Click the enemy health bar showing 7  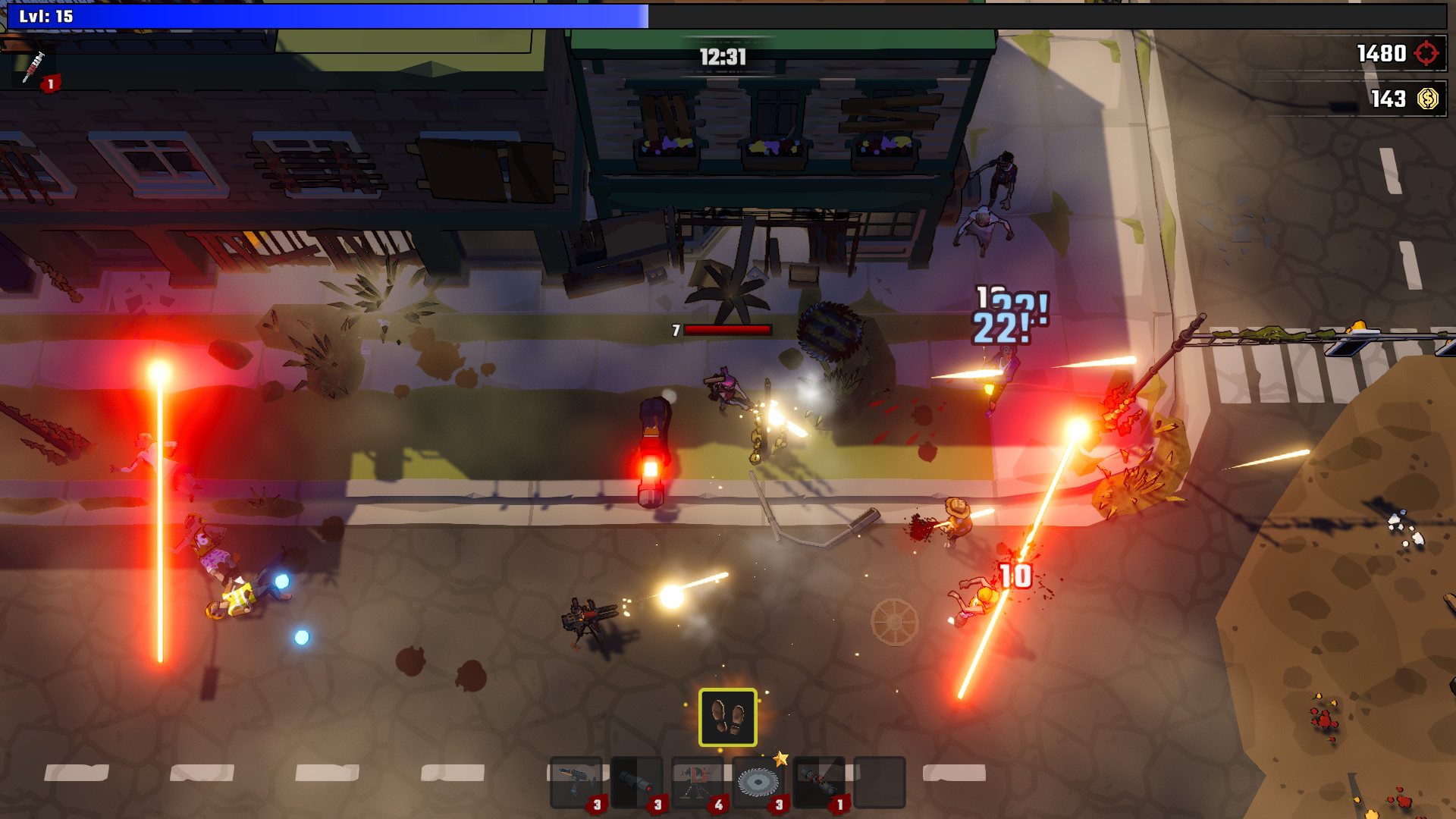click(x=720, y=330)
